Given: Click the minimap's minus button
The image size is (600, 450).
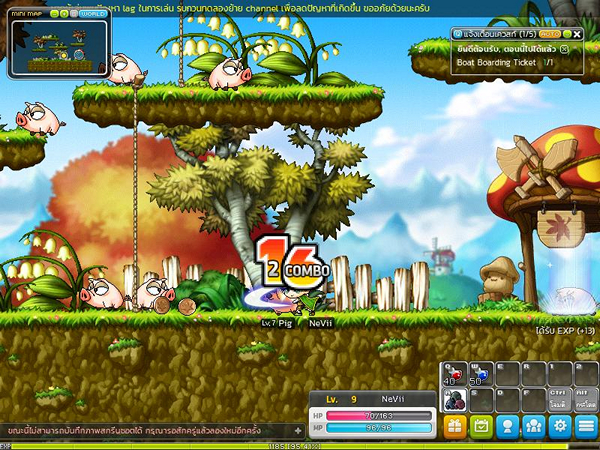Looking at the screenshot, I should tap(54, 15).
